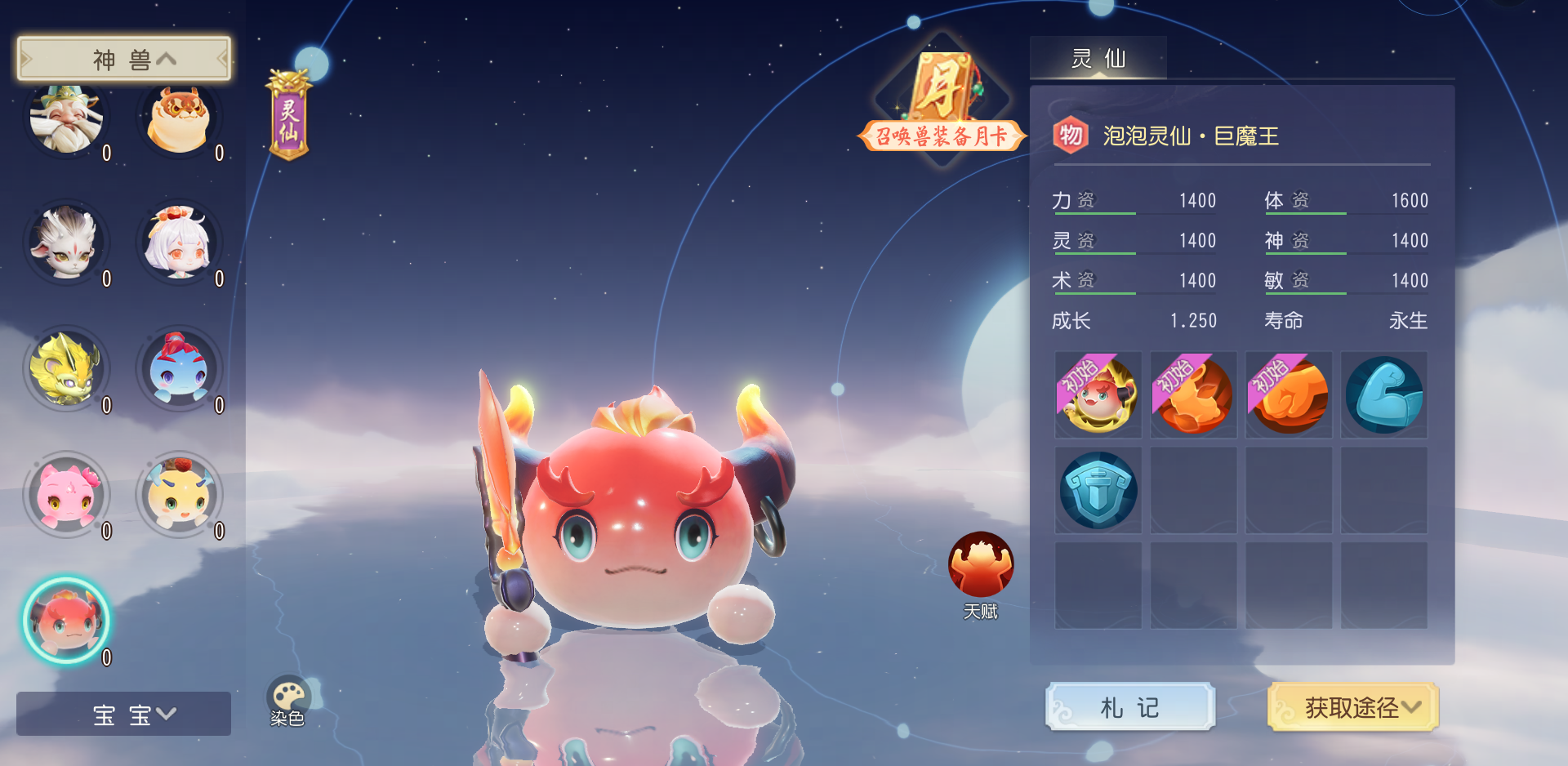Select the yellow dragon pet portrait

[65, 369]
